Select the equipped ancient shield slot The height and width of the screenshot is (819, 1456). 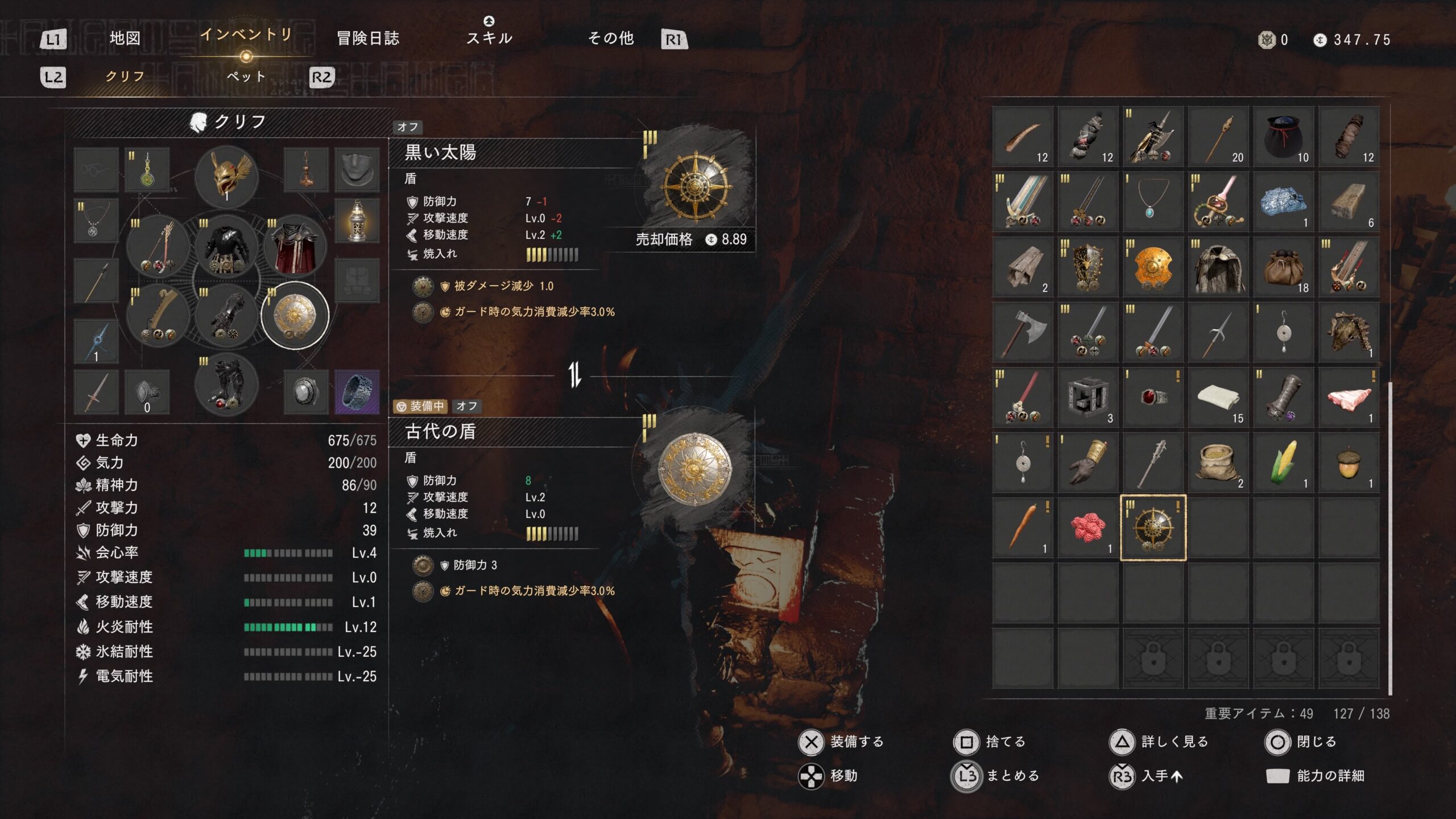click(x=295, y=315)
